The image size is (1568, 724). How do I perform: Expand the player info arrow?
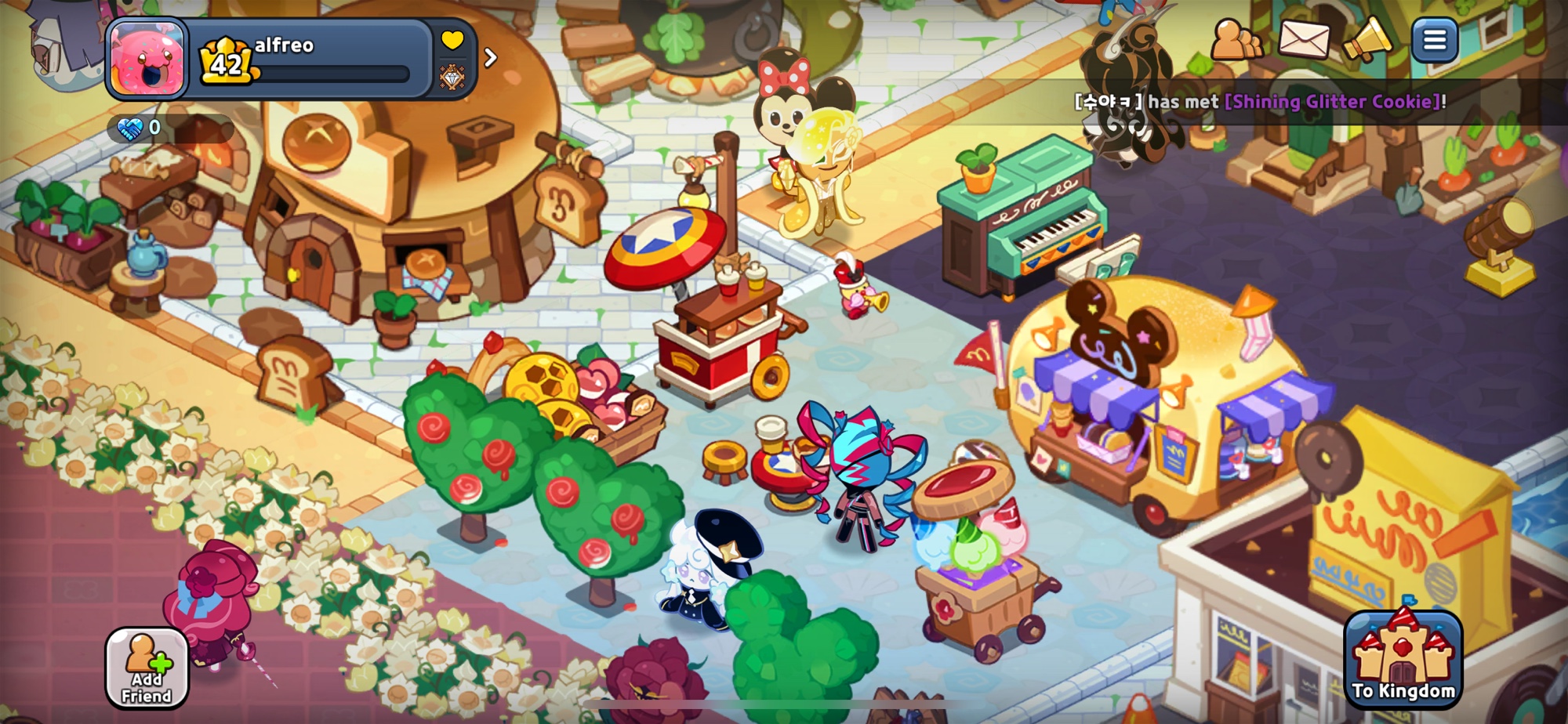(491, 58)
